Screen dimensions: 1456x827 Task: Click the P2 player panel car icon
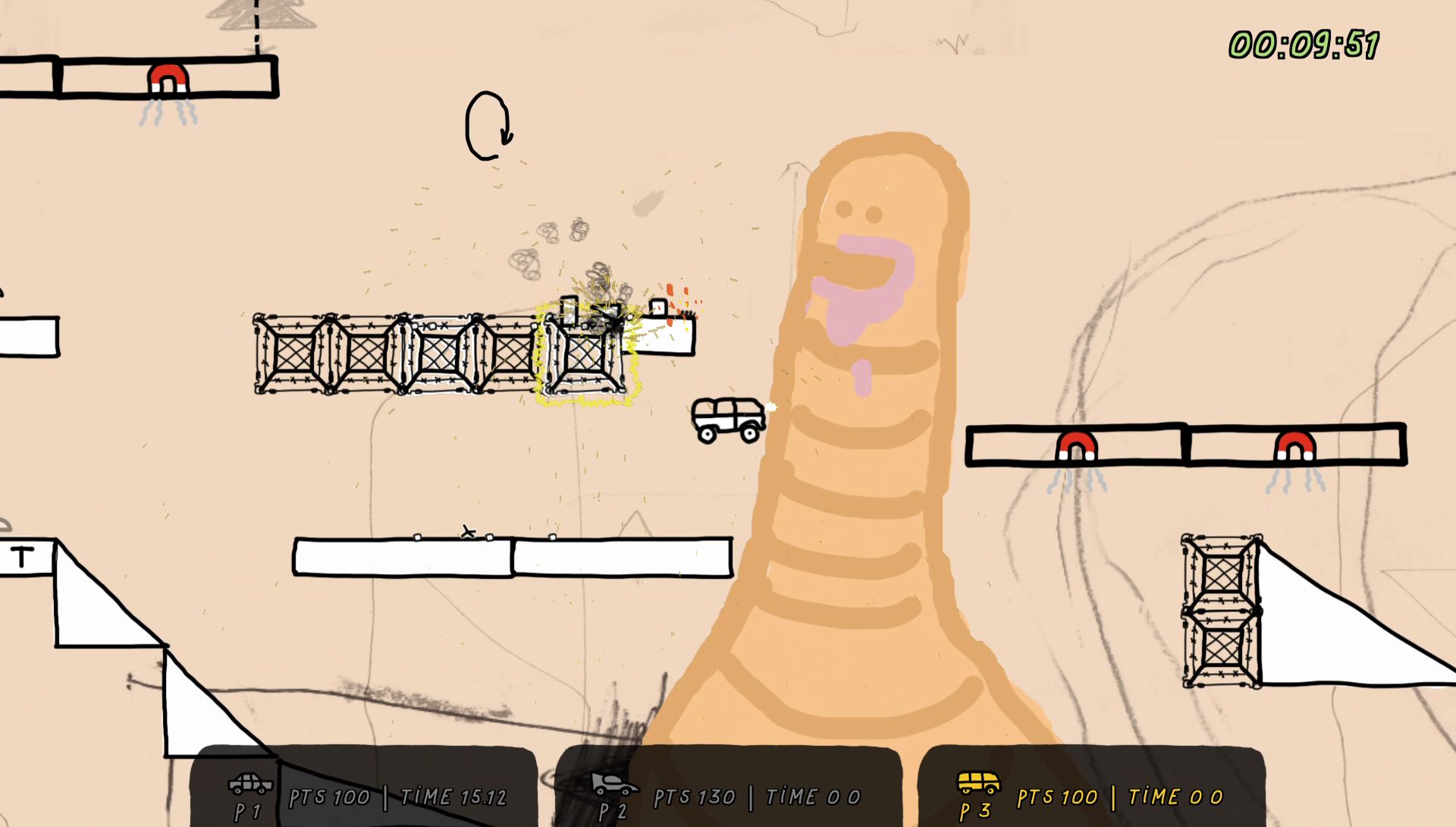pyautogui.click(x=613, y=783)
